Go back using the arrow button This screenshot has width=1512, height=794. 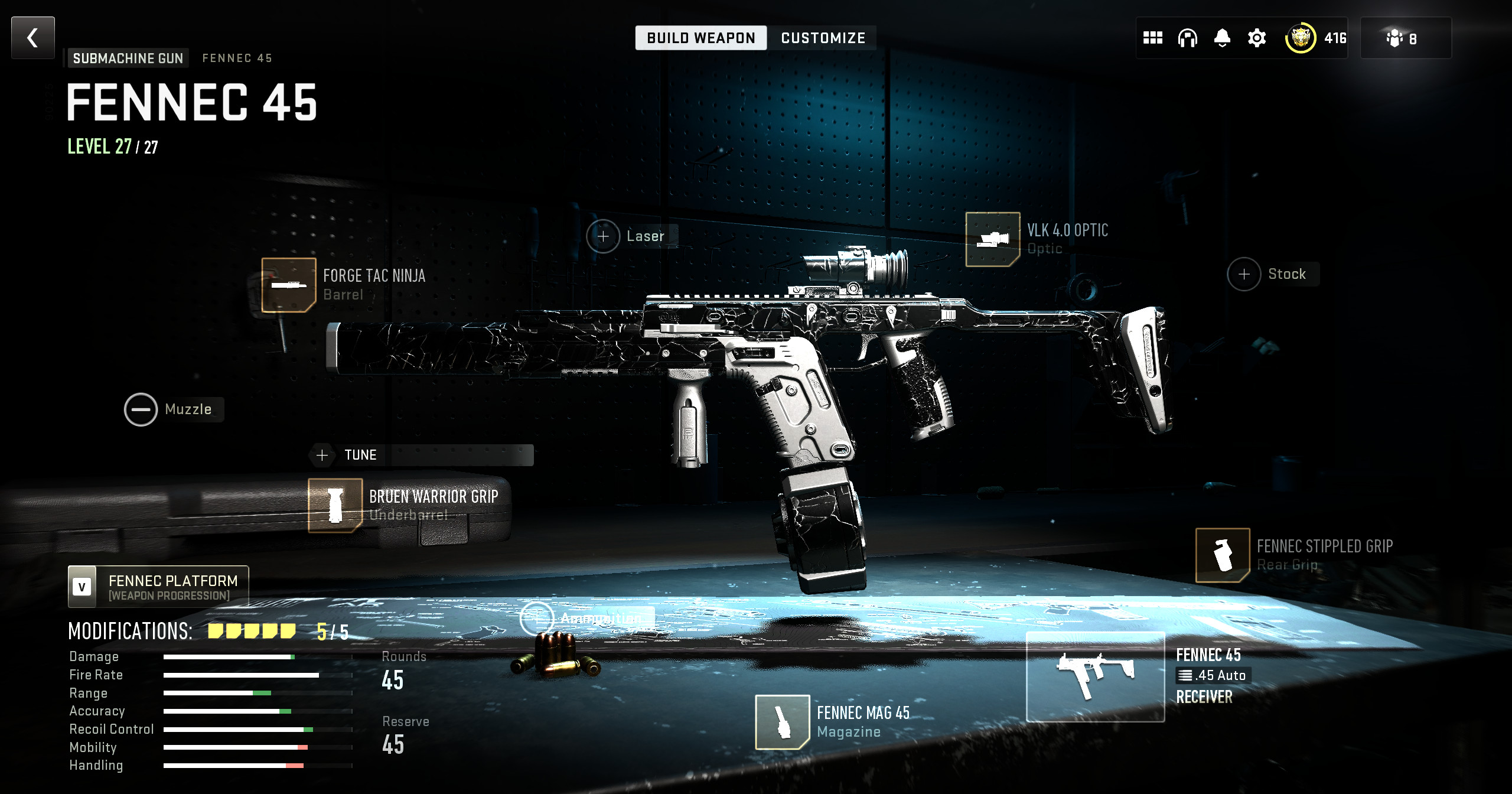tap(33, 38)
